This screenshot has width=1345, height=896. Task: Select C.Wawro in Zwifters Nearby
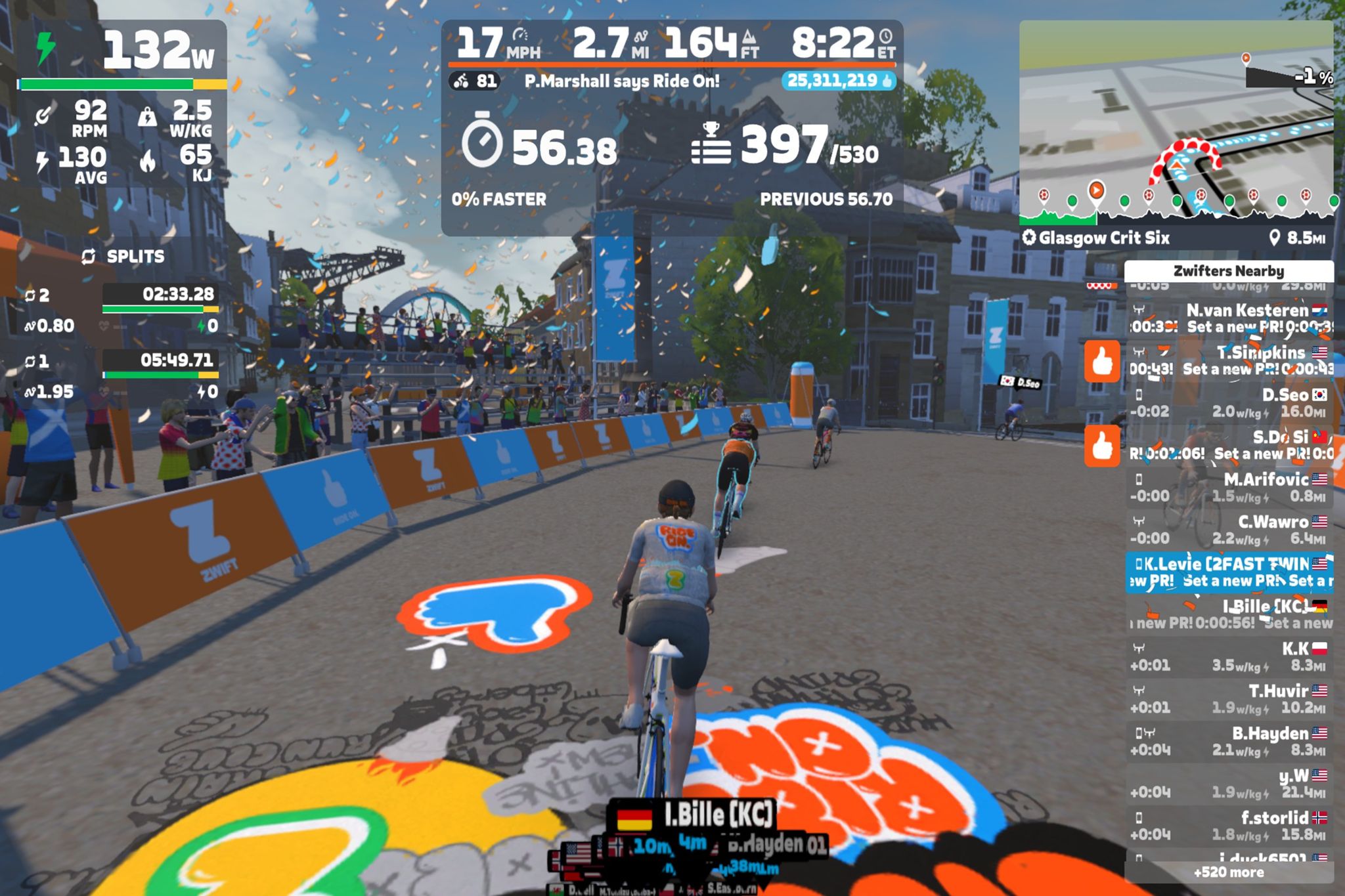(x=1229, y=530)
